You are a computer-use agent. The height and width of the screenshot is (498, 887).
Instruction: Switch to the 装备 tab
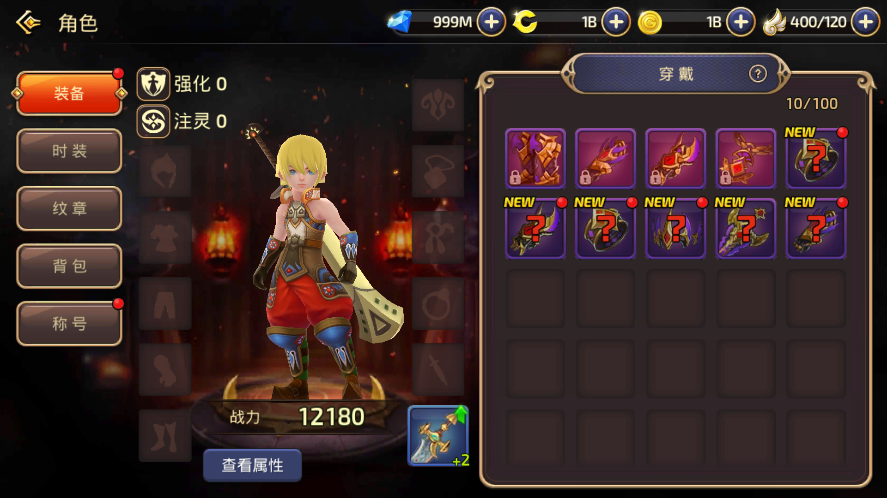(x=69, y=94)
